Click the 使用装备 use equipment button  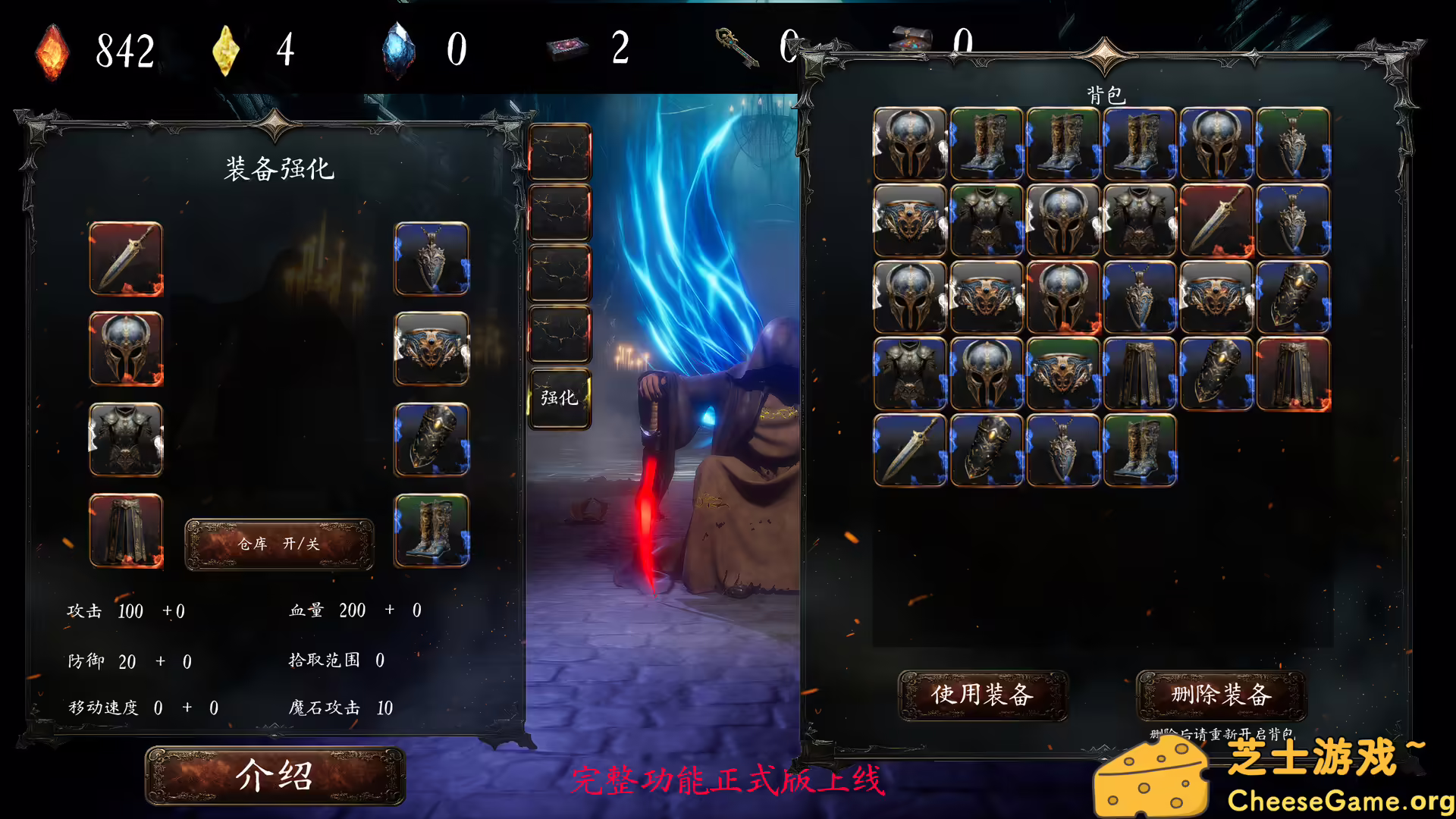click(x=984, y=694)
